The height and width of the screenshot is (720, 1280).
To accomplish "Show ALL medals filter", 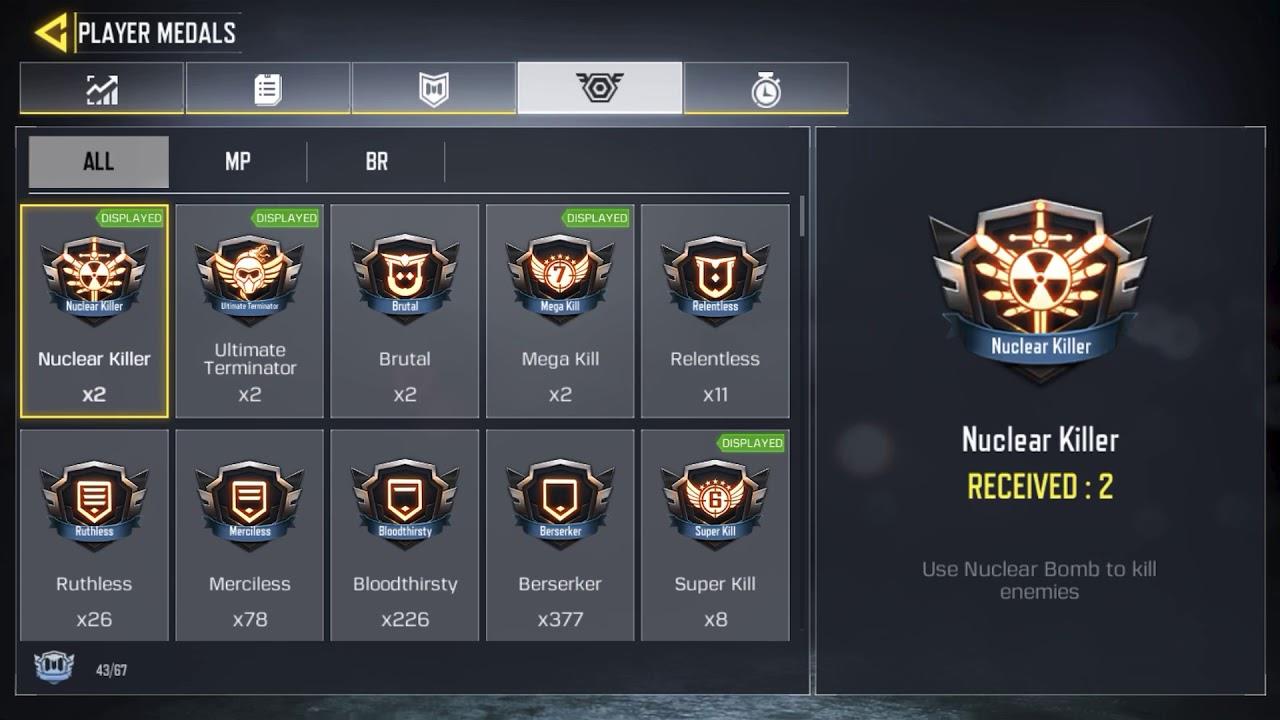I will (98, 162).
